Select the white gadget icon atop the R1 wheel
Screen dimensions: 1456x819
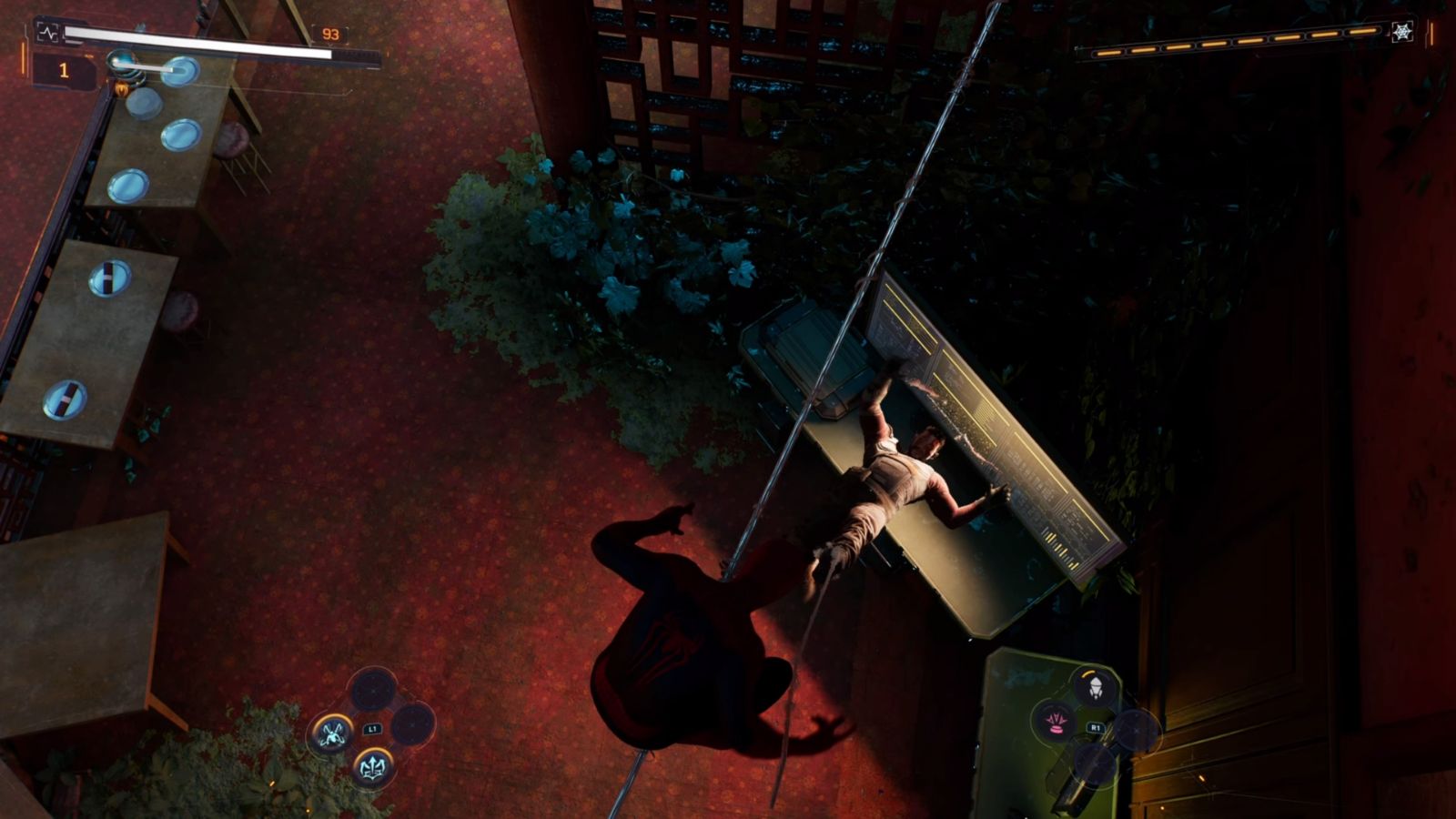click(1096, 688)
